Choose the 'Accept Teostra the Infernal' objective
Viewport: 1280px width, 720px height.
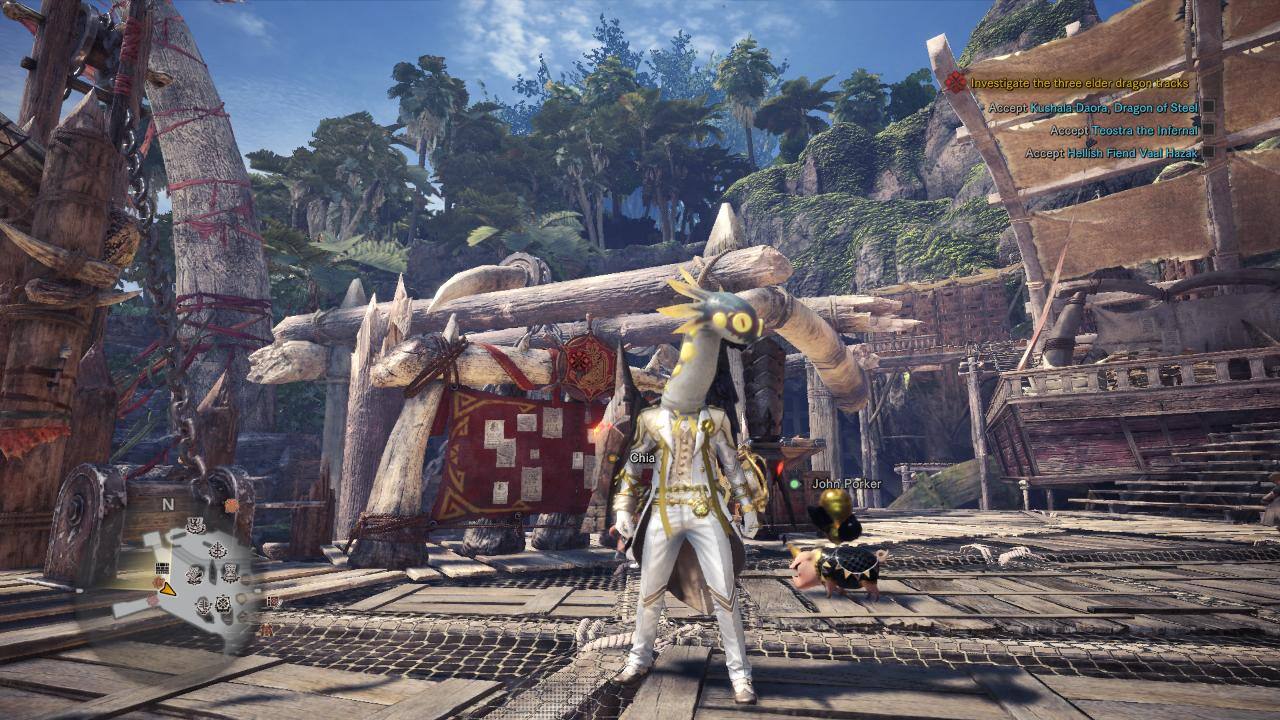click(1124, 130)
